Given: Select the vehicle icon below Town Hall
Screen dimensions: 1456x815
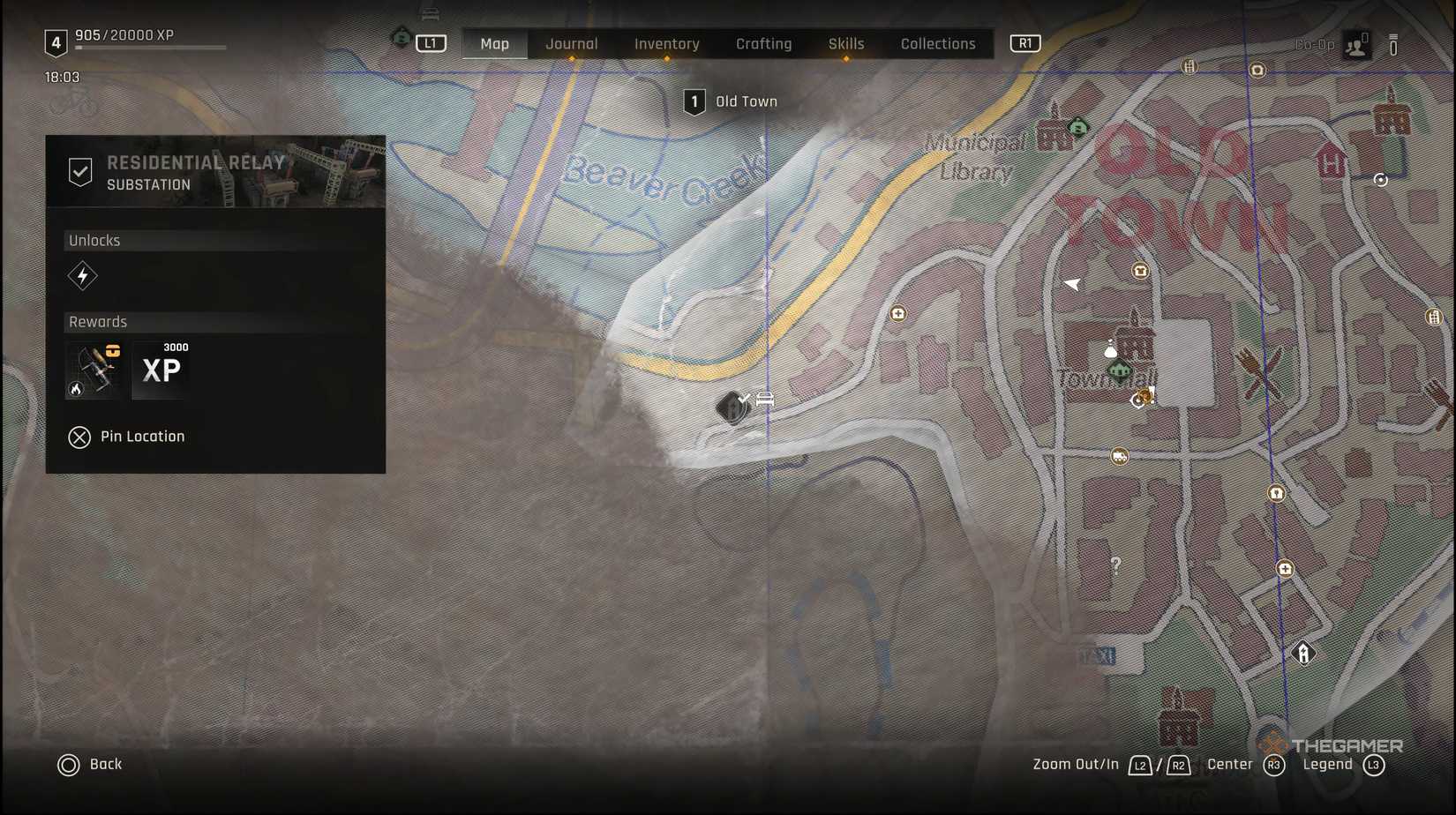Looking at the screenshot, I should [1119, 456].
